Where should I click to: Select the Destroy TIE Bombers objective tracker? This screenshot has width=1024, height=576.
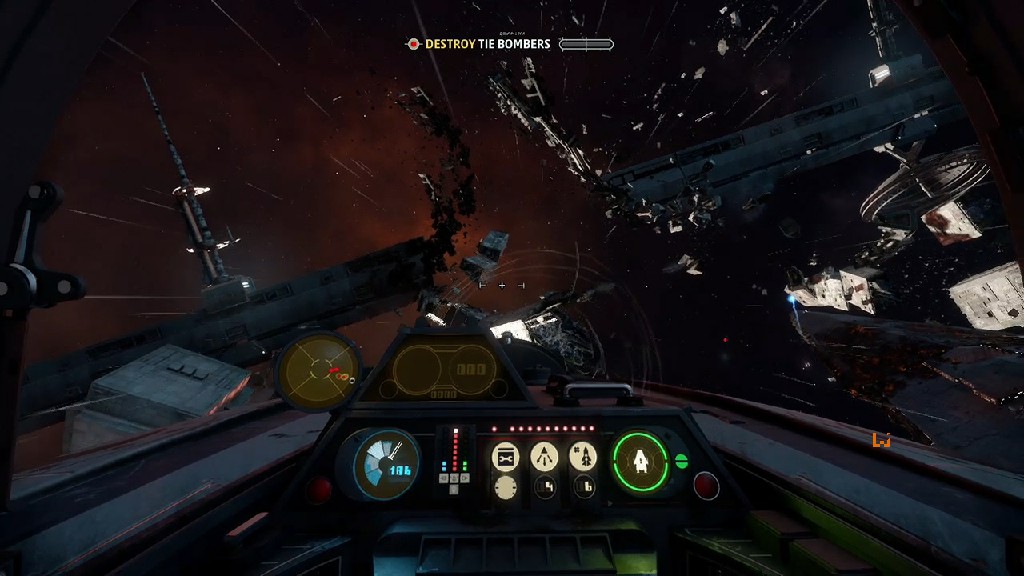(487, 44)
